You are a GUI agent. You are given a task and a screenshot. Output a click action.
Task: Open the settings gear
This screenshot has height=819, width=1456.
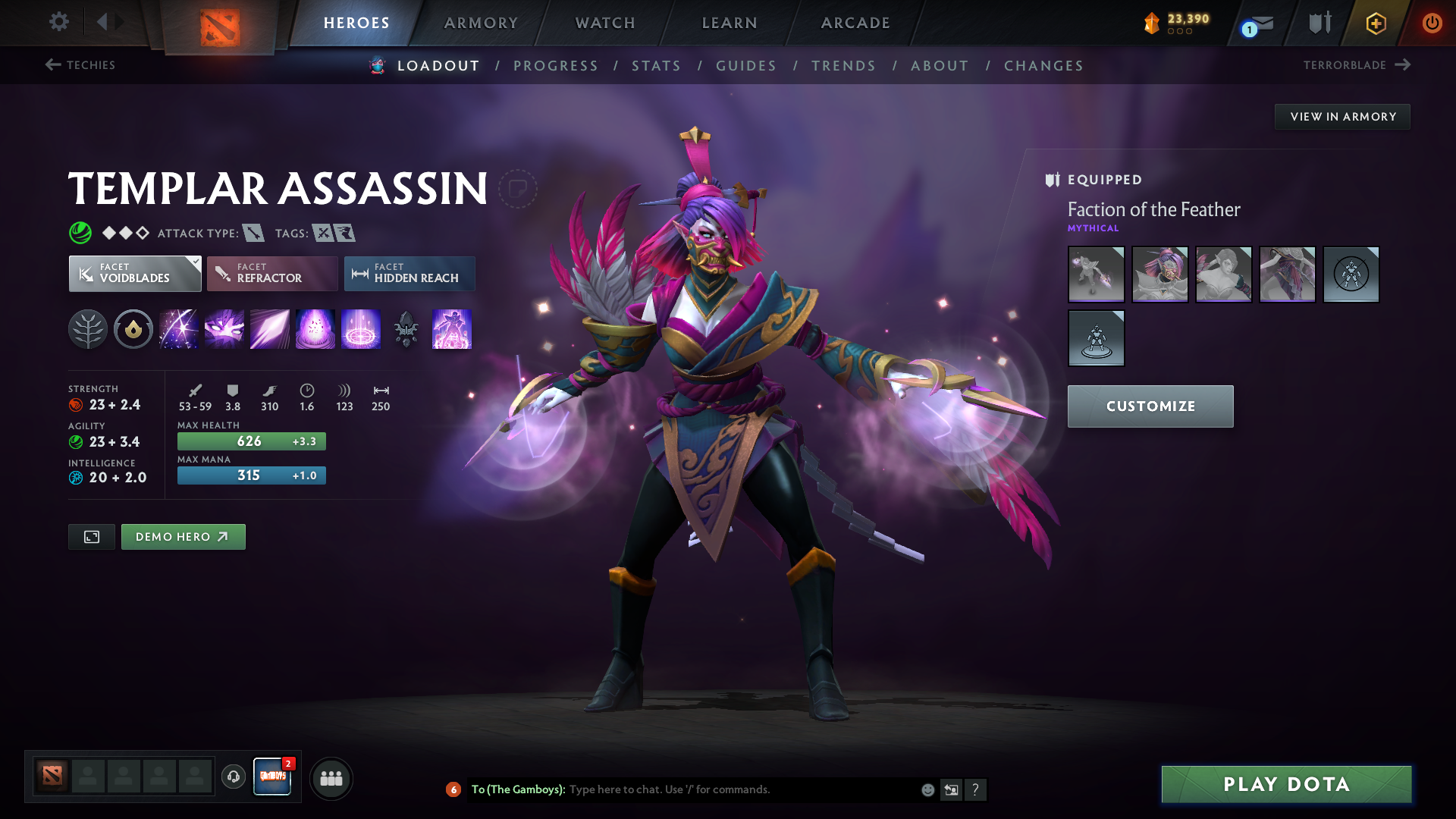click(x=58, y=22)
